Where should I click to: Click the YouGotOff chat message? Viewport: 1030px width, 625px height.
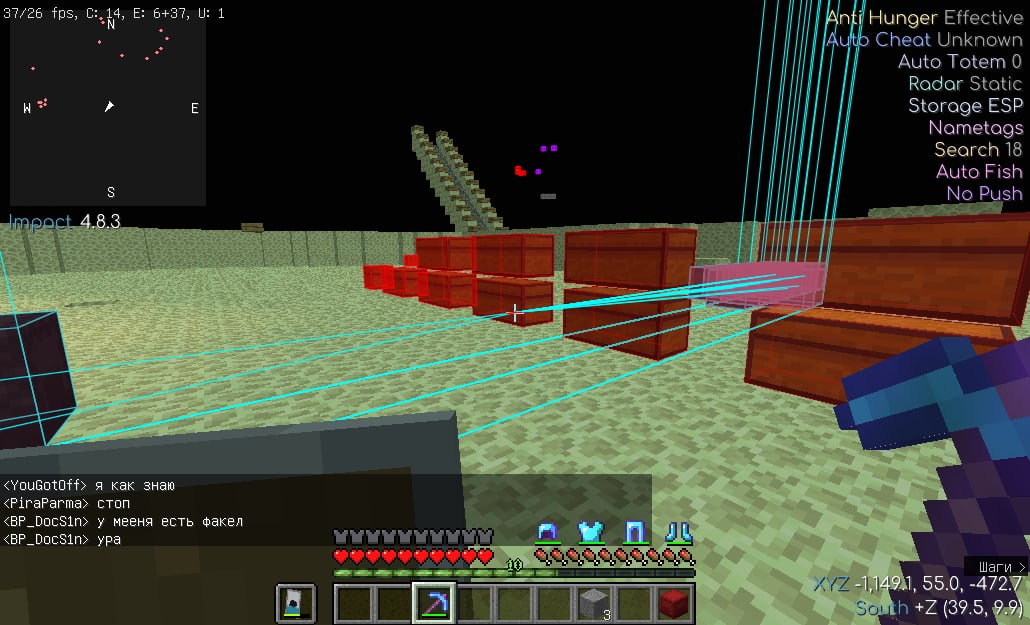click(89, 486)
